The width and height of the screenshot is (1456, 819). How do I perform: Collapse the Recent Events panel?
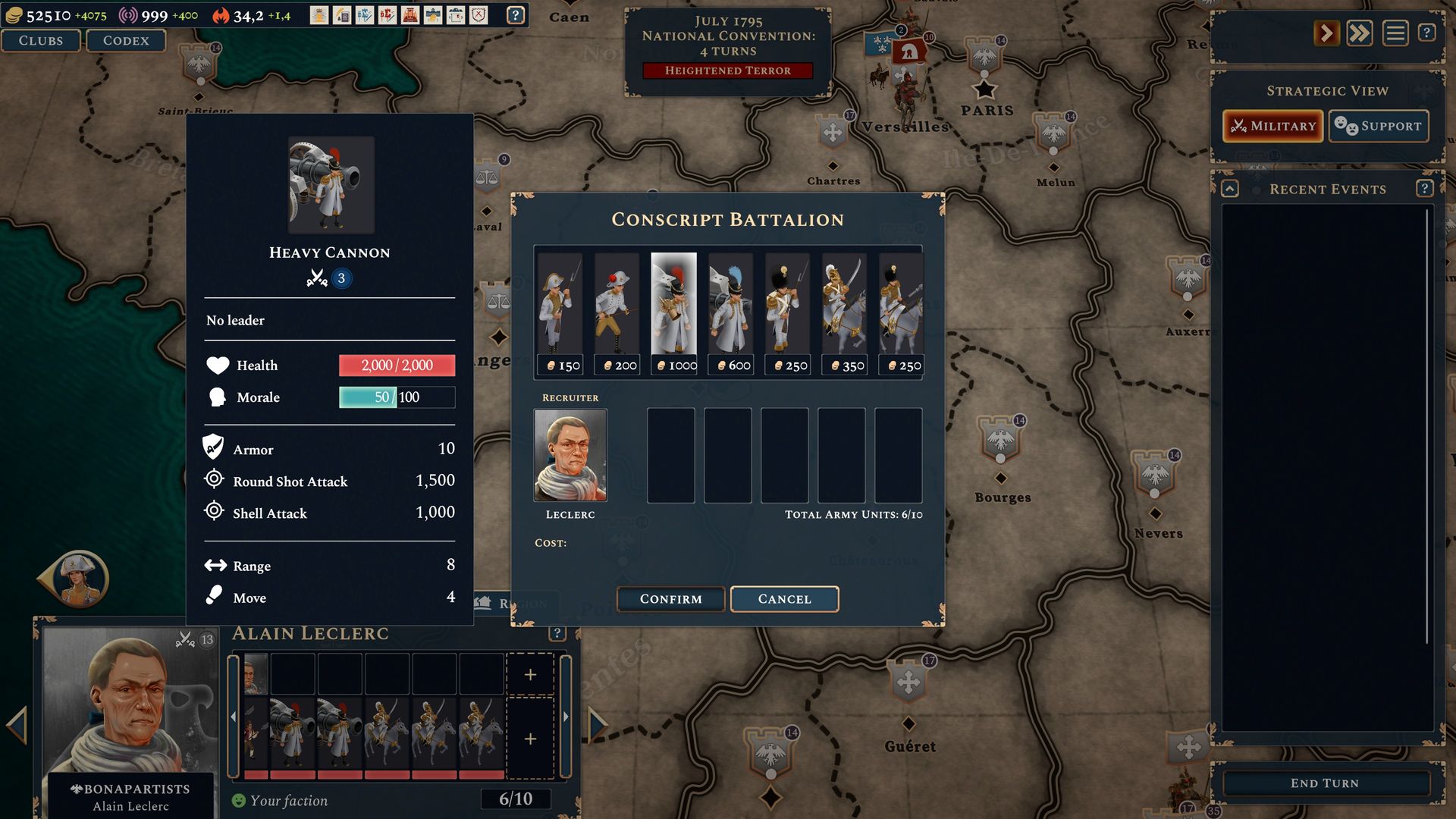[x=1230, y=189]
